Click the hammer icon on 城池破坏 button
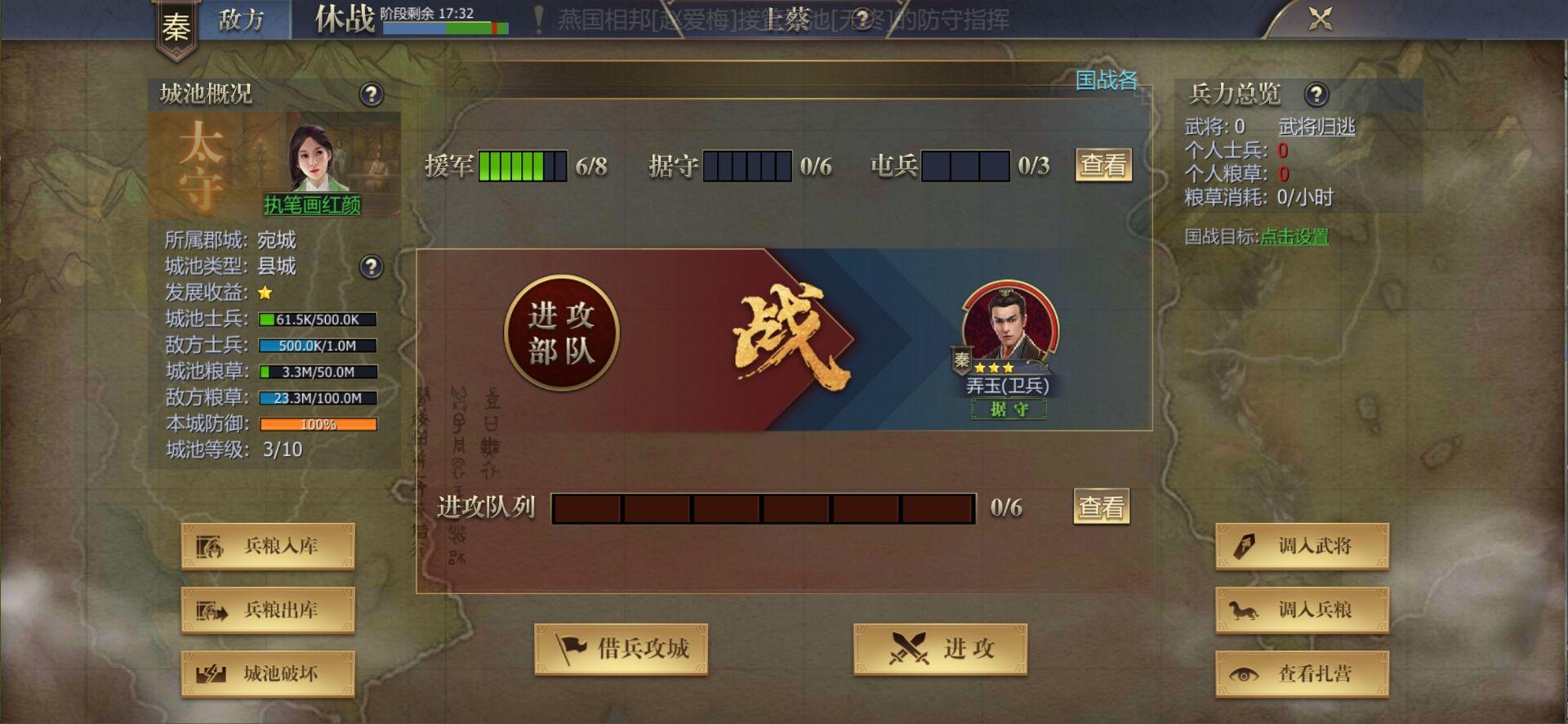This screenshot has width=1568, height=724. pyautogui.click(x=212, y=674)
